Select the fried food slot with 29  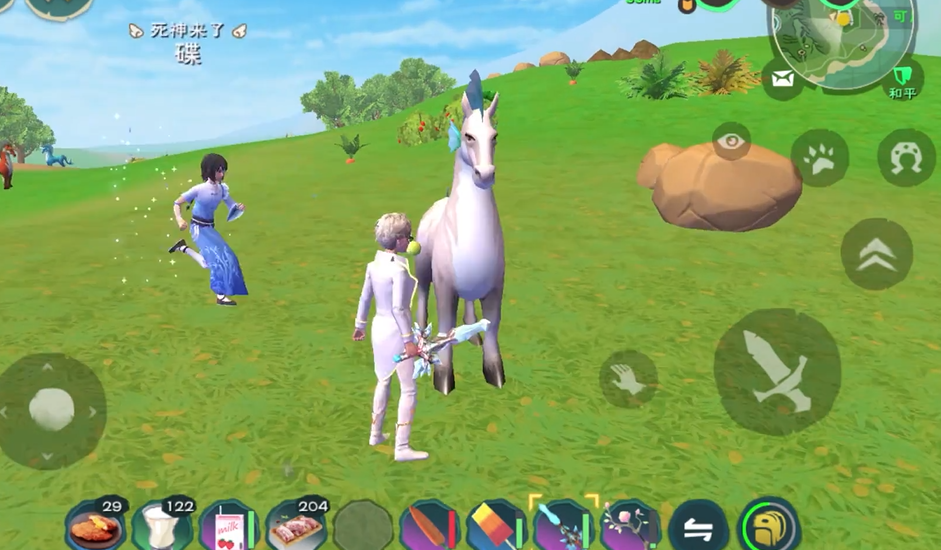96,525
